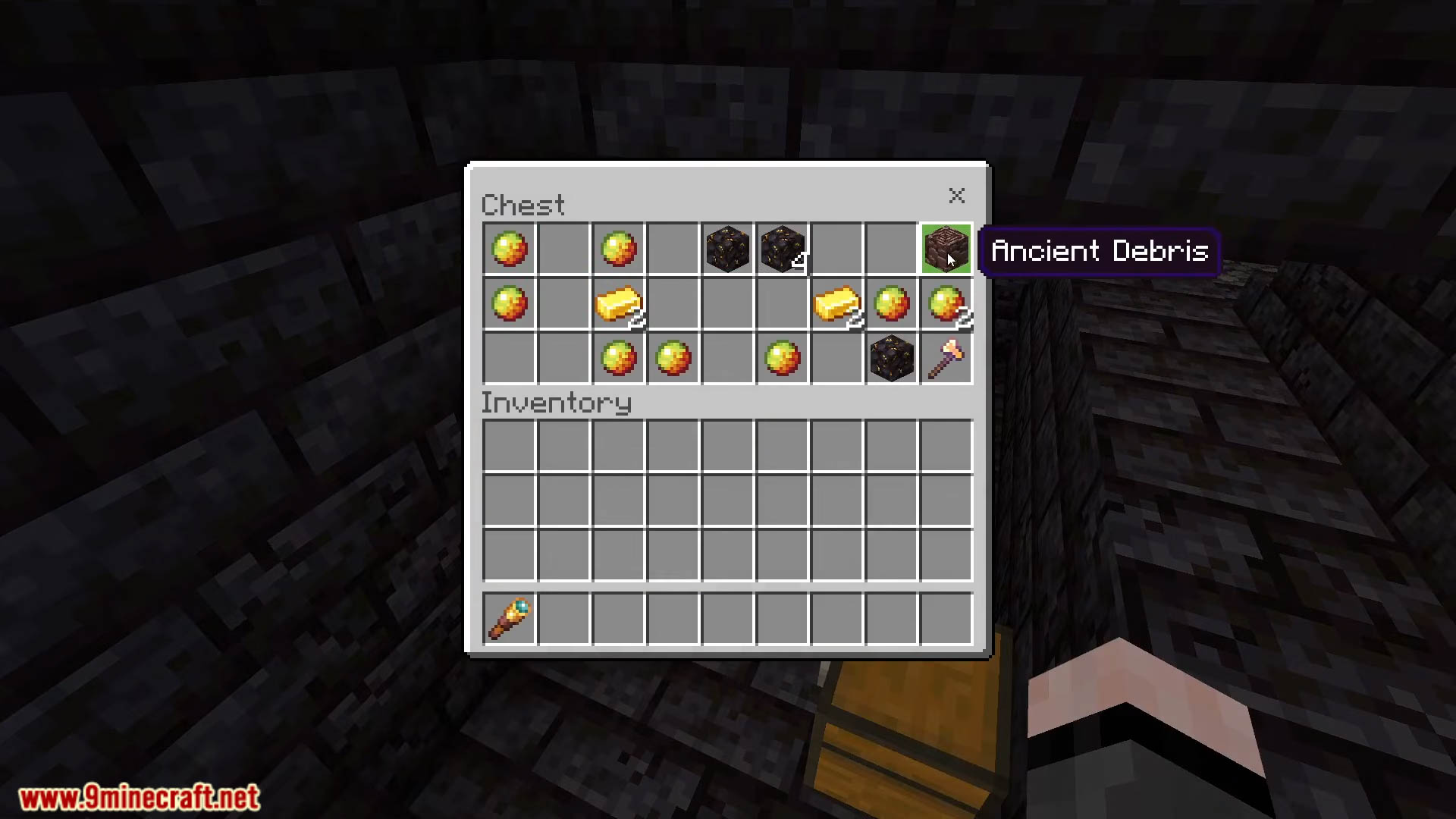Take the Ancient Debris block
Screen dimensions: 1456x819
coord(946,249)
